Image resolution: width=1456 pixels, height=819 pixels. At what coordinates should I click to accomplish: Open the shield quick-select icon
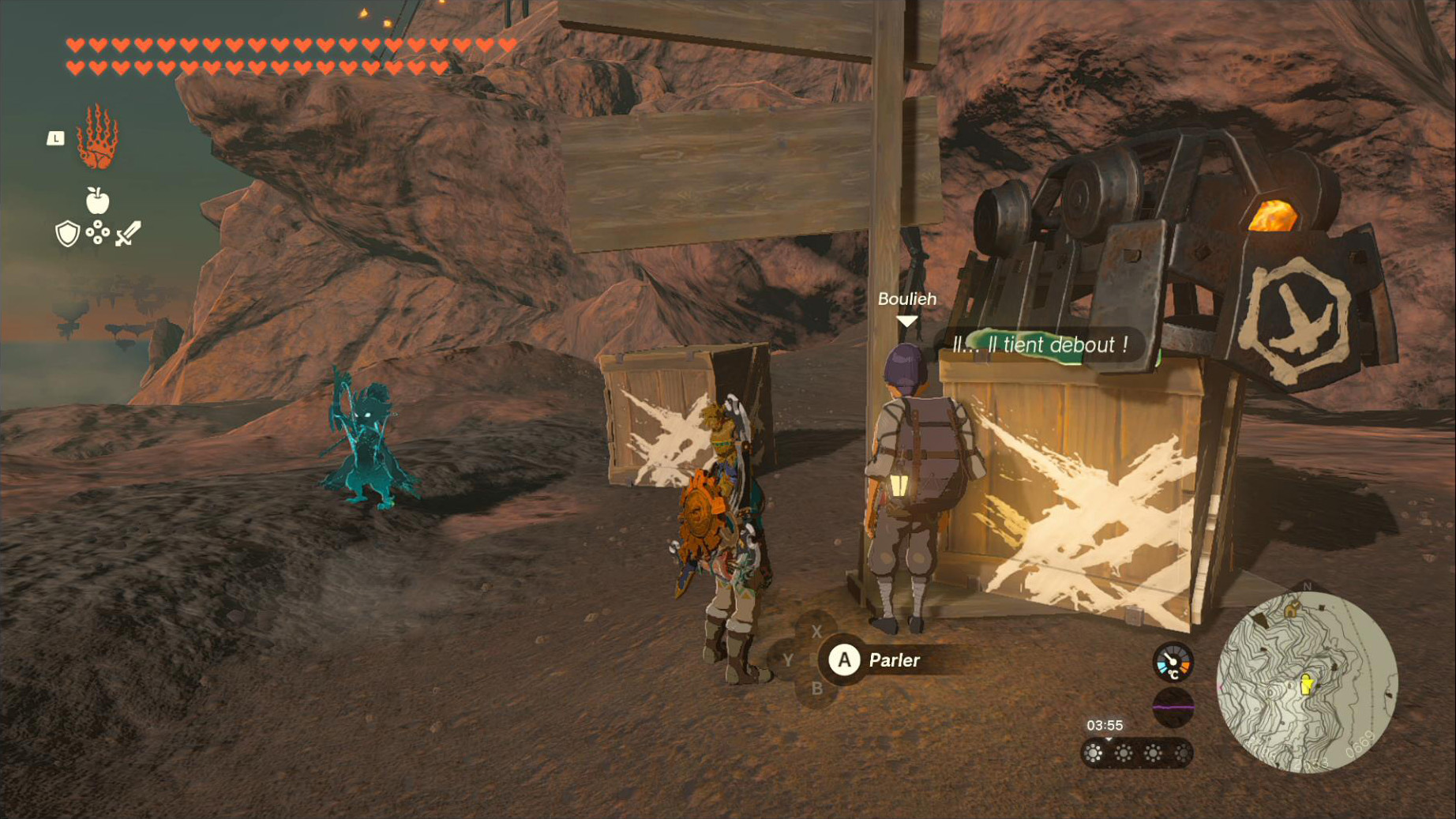coord(67,234)
